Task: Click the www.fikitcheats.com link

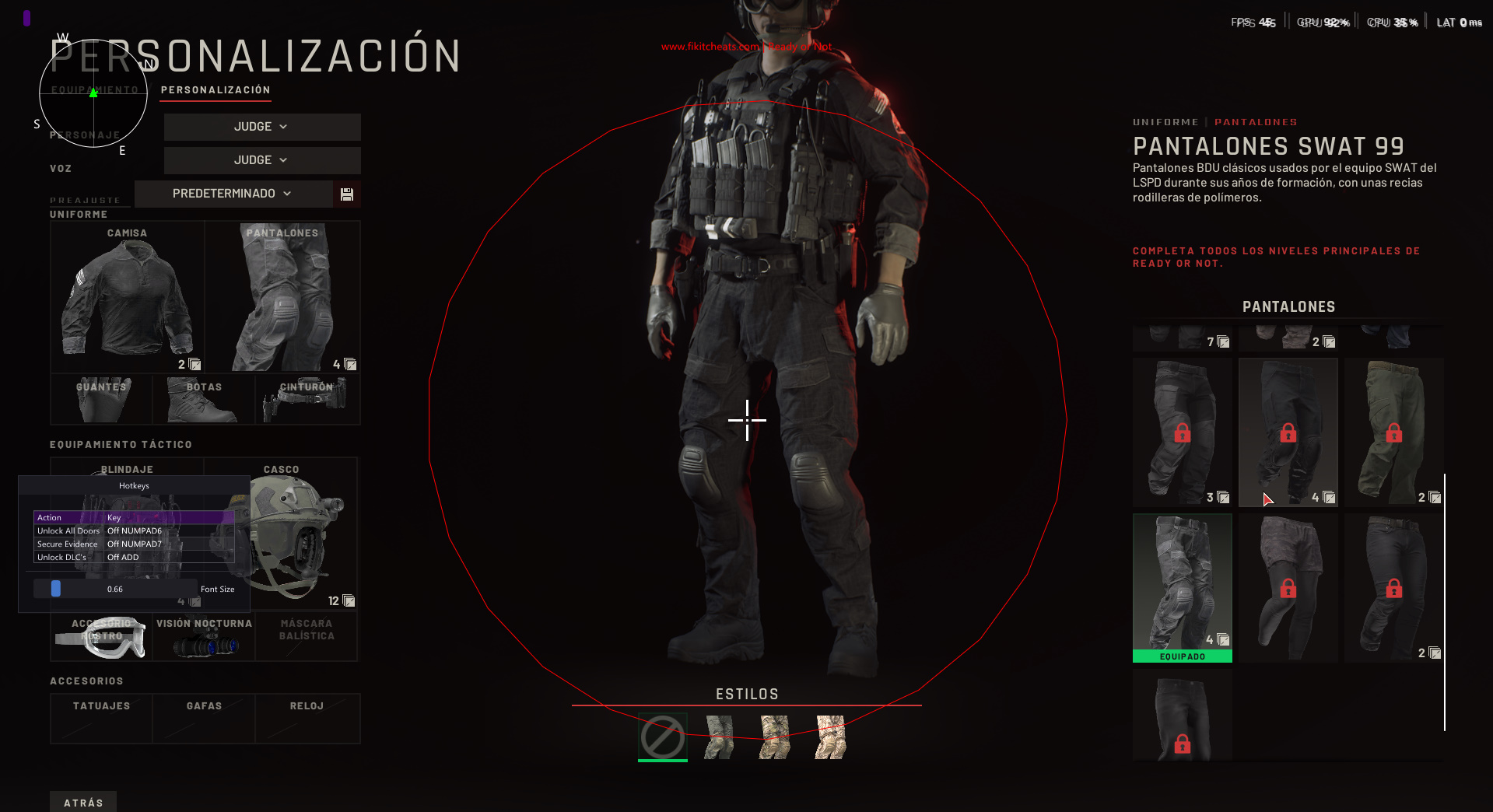Action: pyautogui.click(x=710, y=47)
